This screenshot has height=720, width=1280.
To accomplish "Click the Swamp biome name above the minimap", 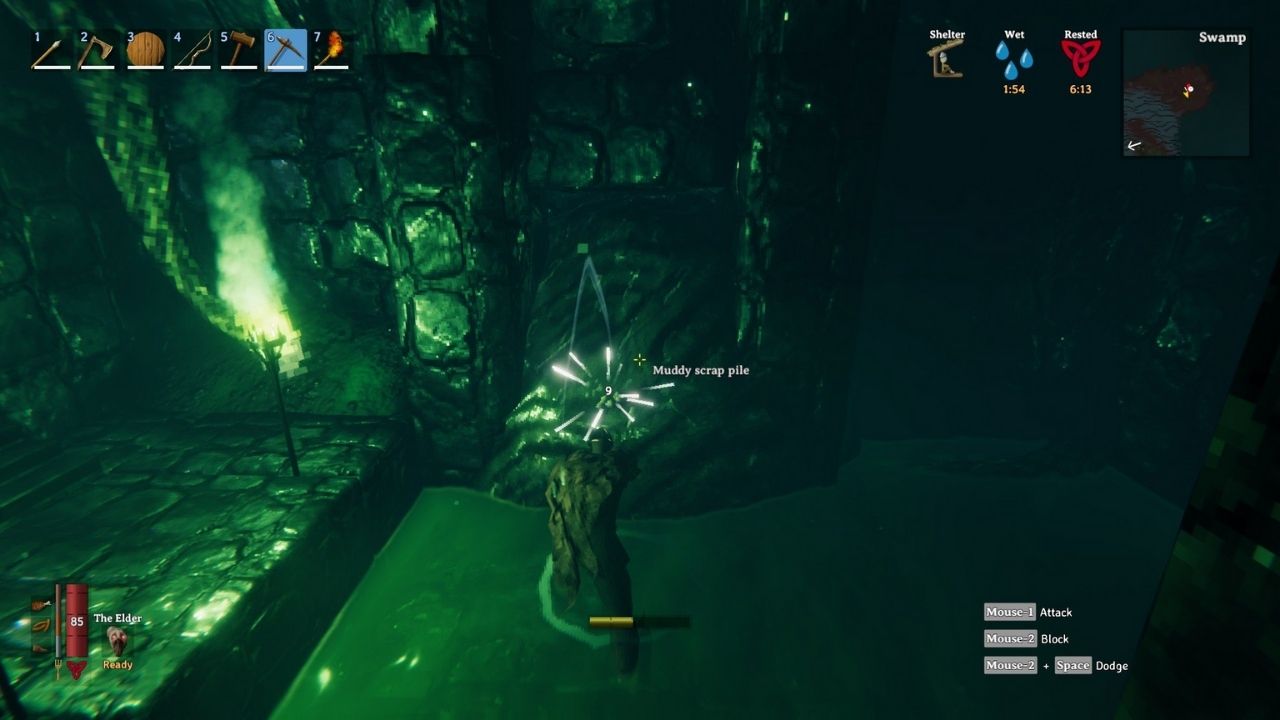I will coord(1222,37).
